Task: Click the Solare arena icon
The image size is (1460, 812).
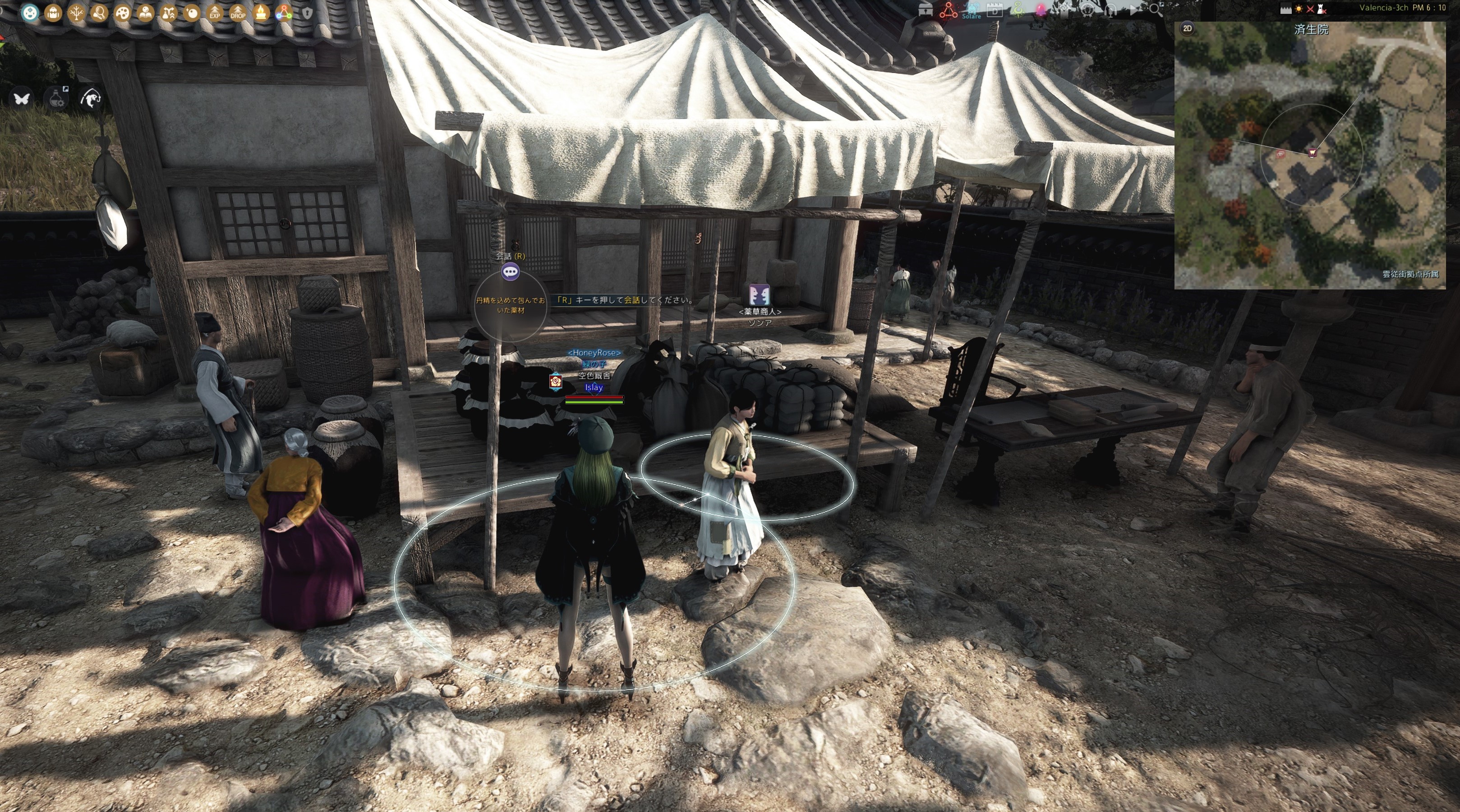Action: pyautogui.click(x=971, y=10)
